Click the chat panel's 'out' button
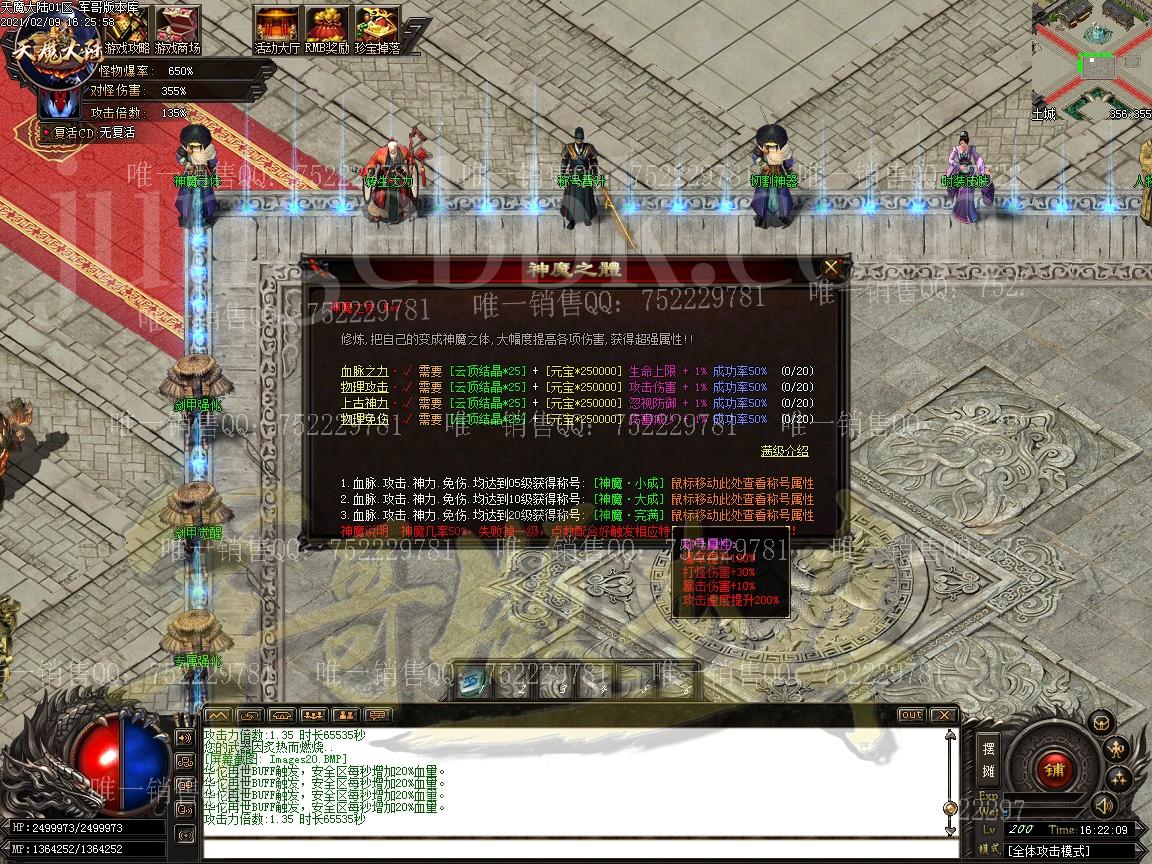Screen dimensions: 1152x864 (911, 715)
